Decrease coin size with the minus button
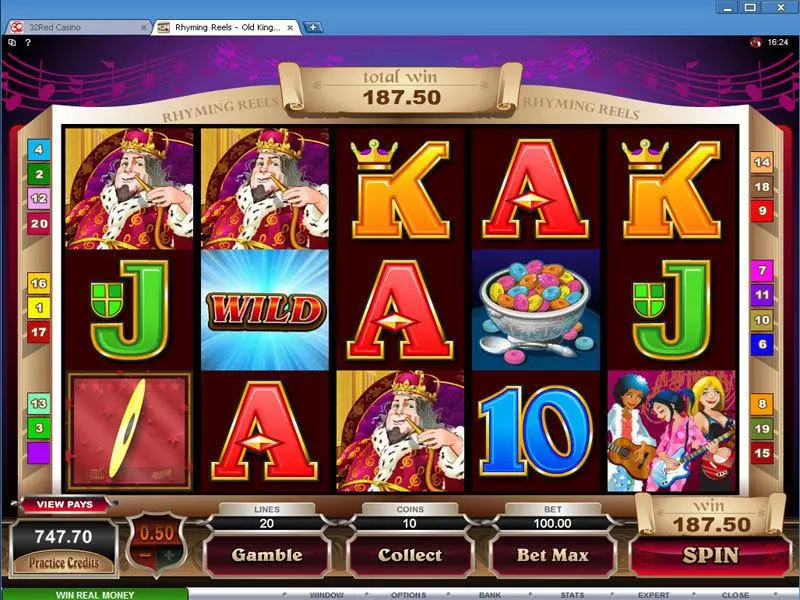The width and height of the screenshot is (800, 600). [x=145, y=554]
